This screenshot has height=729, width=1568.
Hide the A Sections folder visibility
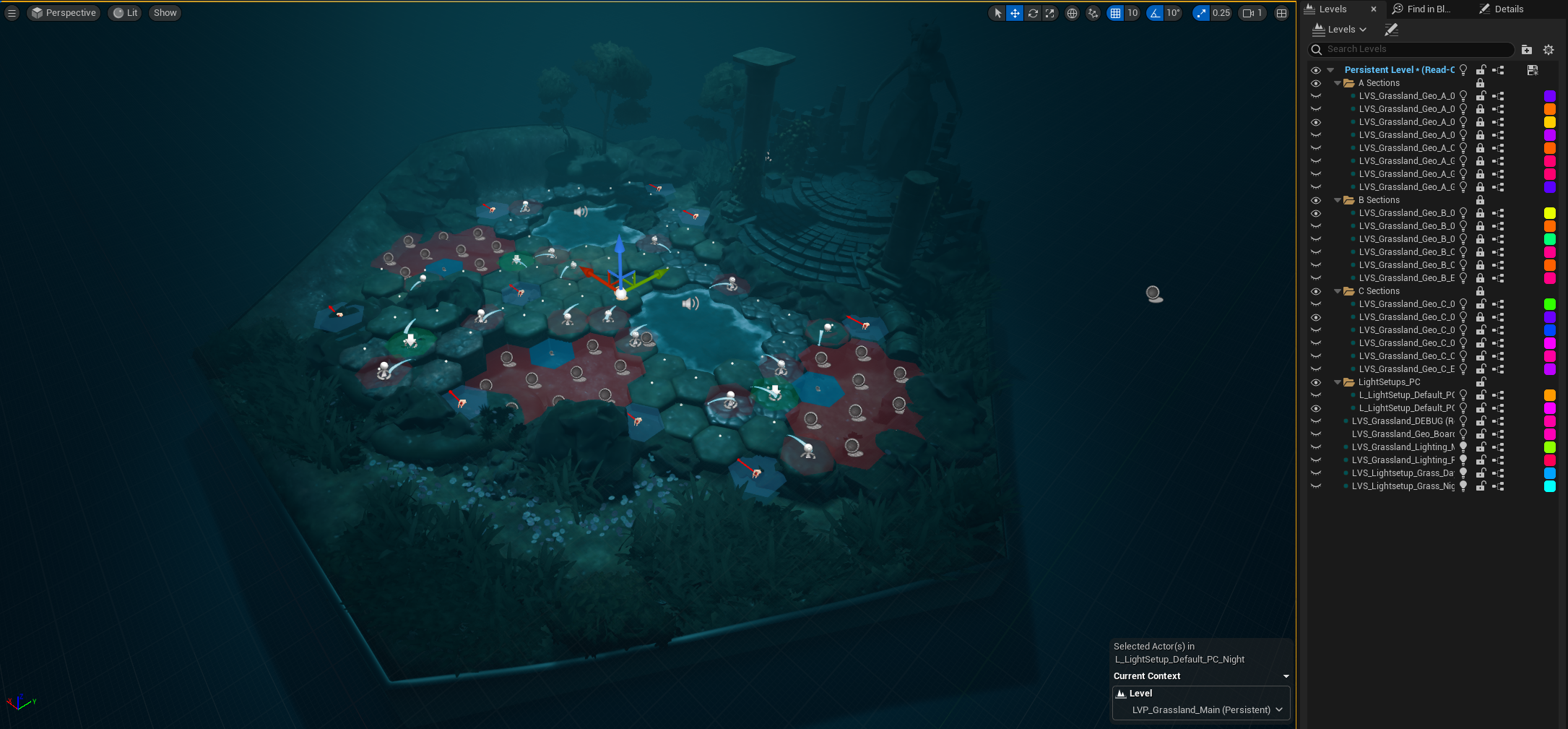pos(1315,82)
